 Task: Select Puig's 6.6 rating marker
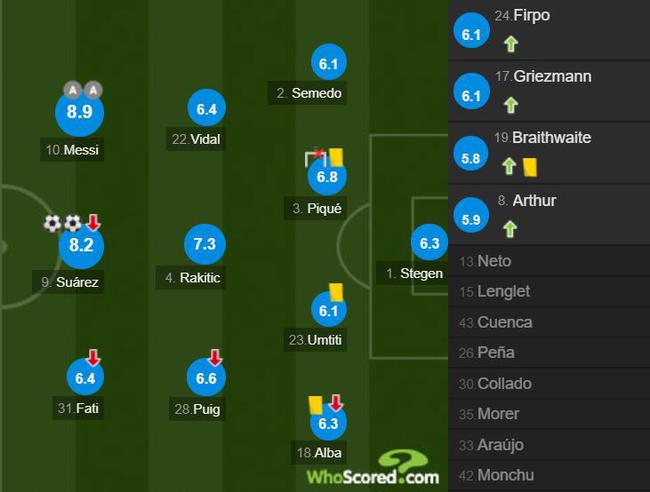[206, 377]
